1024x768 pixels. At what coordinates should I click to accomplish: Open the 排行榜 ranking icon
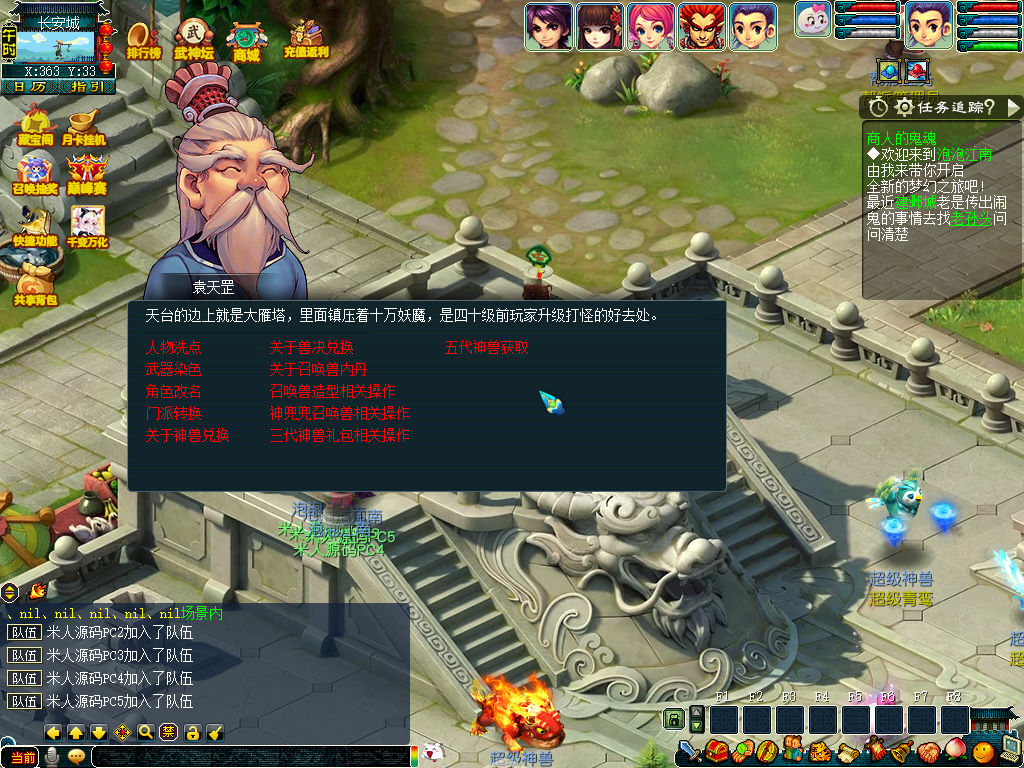pyautogui.click(x=144, y=39)
